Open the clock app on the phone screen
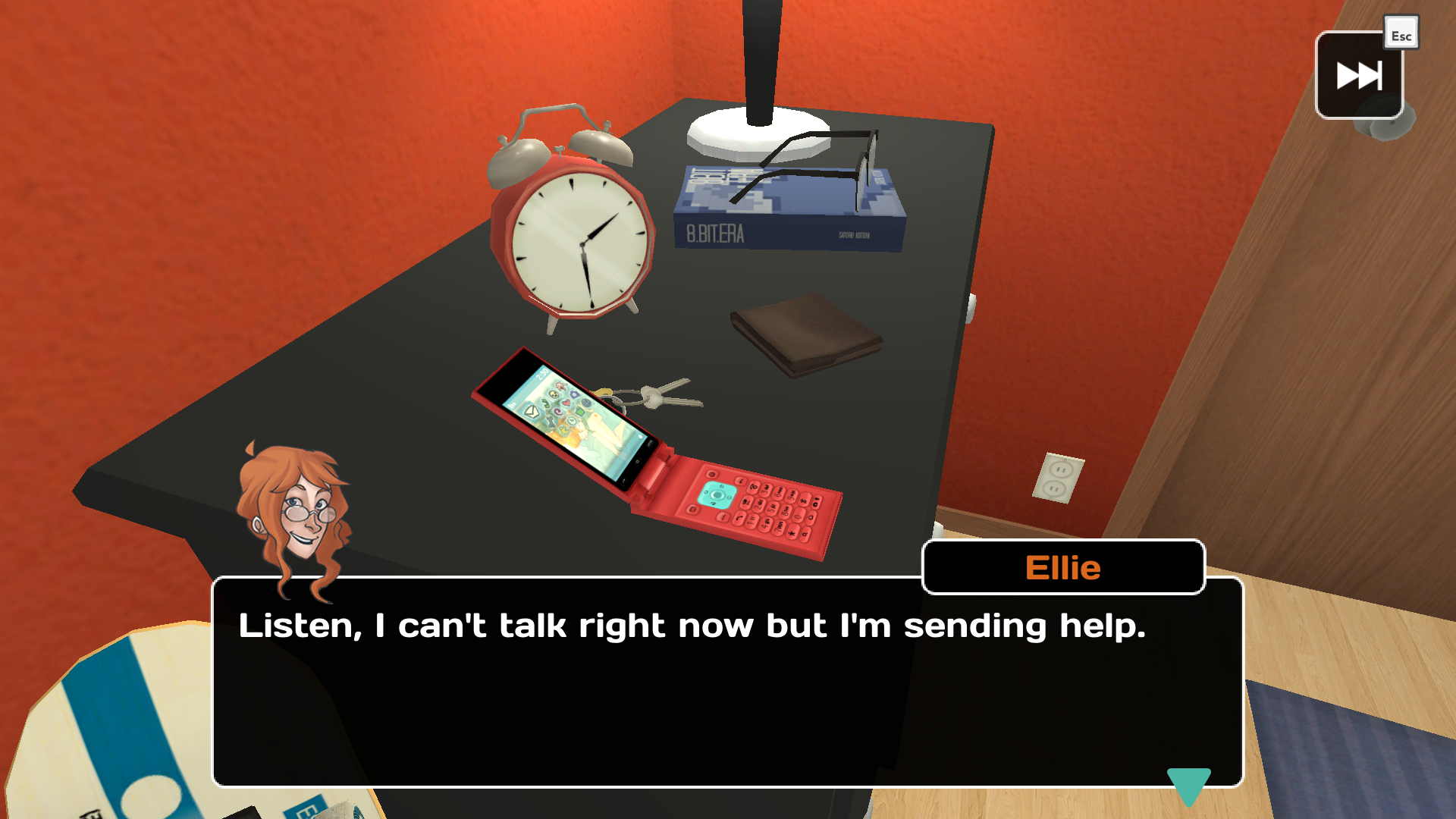 tap(572, 422)
